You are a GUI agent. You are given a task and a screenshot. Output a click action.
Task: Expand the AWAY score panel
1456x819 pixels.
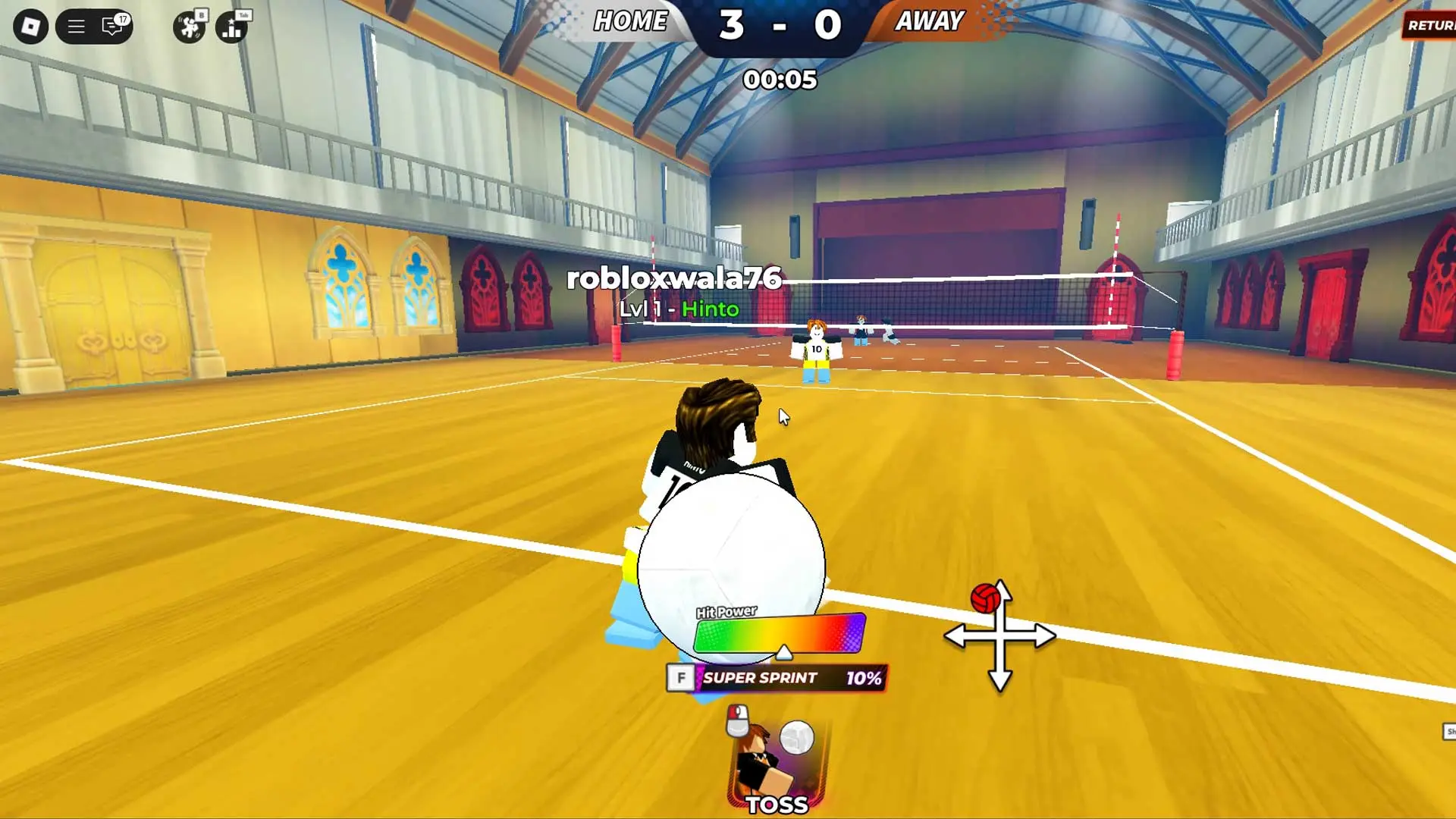pos(930,21)
